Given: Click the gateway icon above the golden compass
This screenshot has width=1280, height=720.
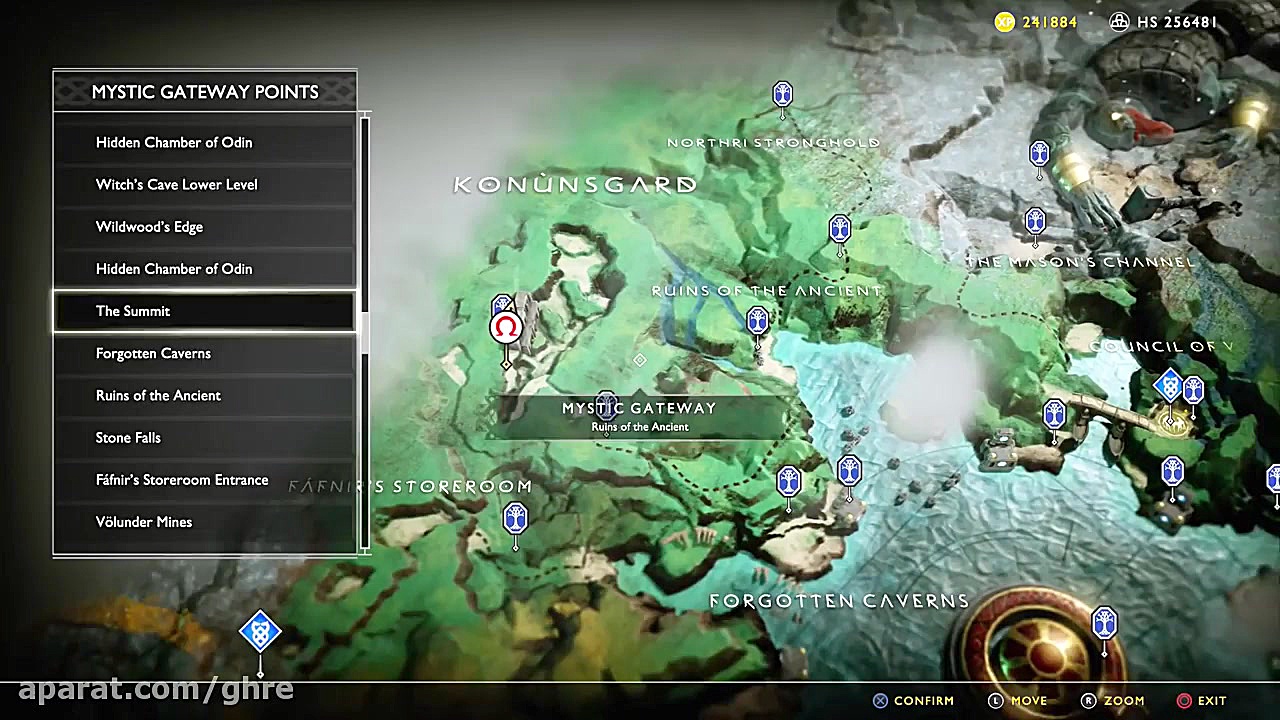Looking at the screenshot, I should tap(1104, 622).
